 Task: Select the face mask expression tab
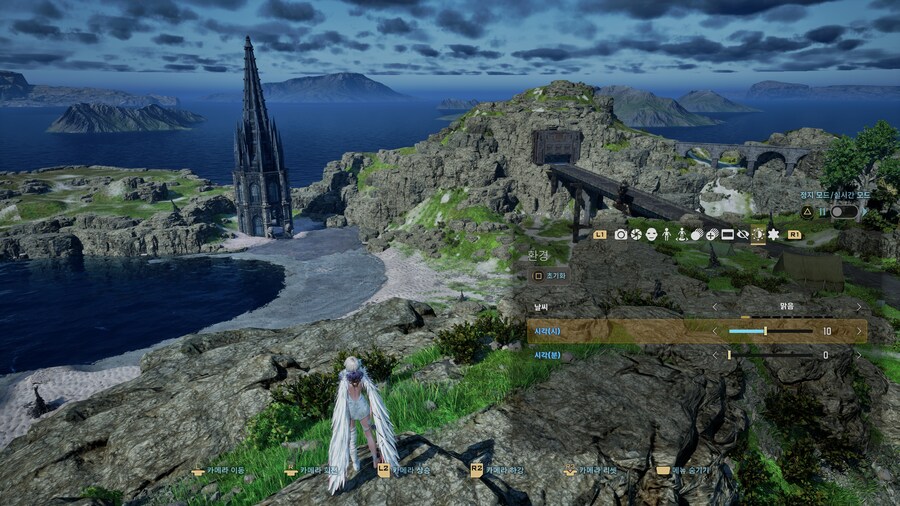tap(651, 234)
